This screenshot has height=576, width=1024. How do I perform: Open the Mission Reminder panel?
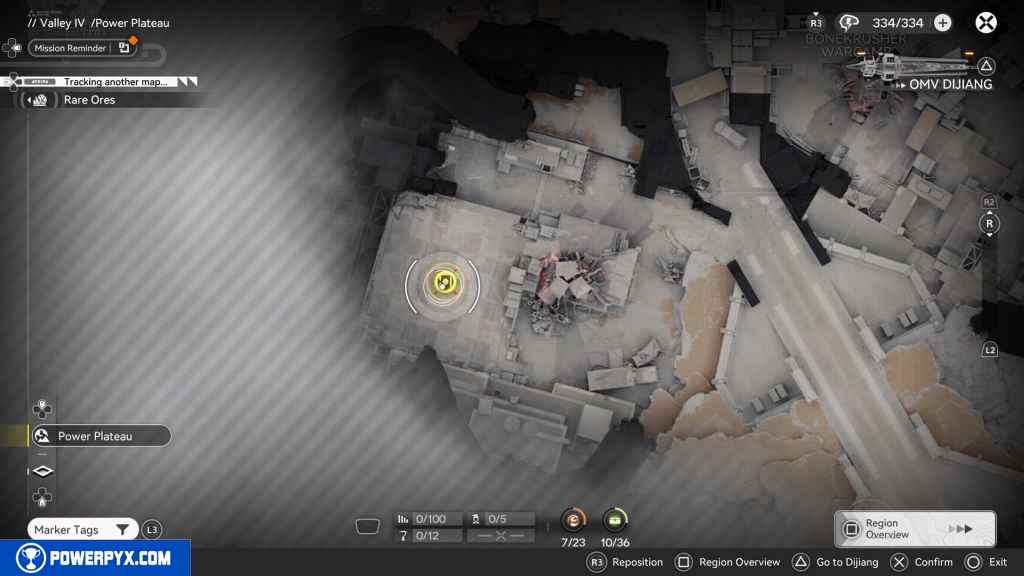[81, 48]
